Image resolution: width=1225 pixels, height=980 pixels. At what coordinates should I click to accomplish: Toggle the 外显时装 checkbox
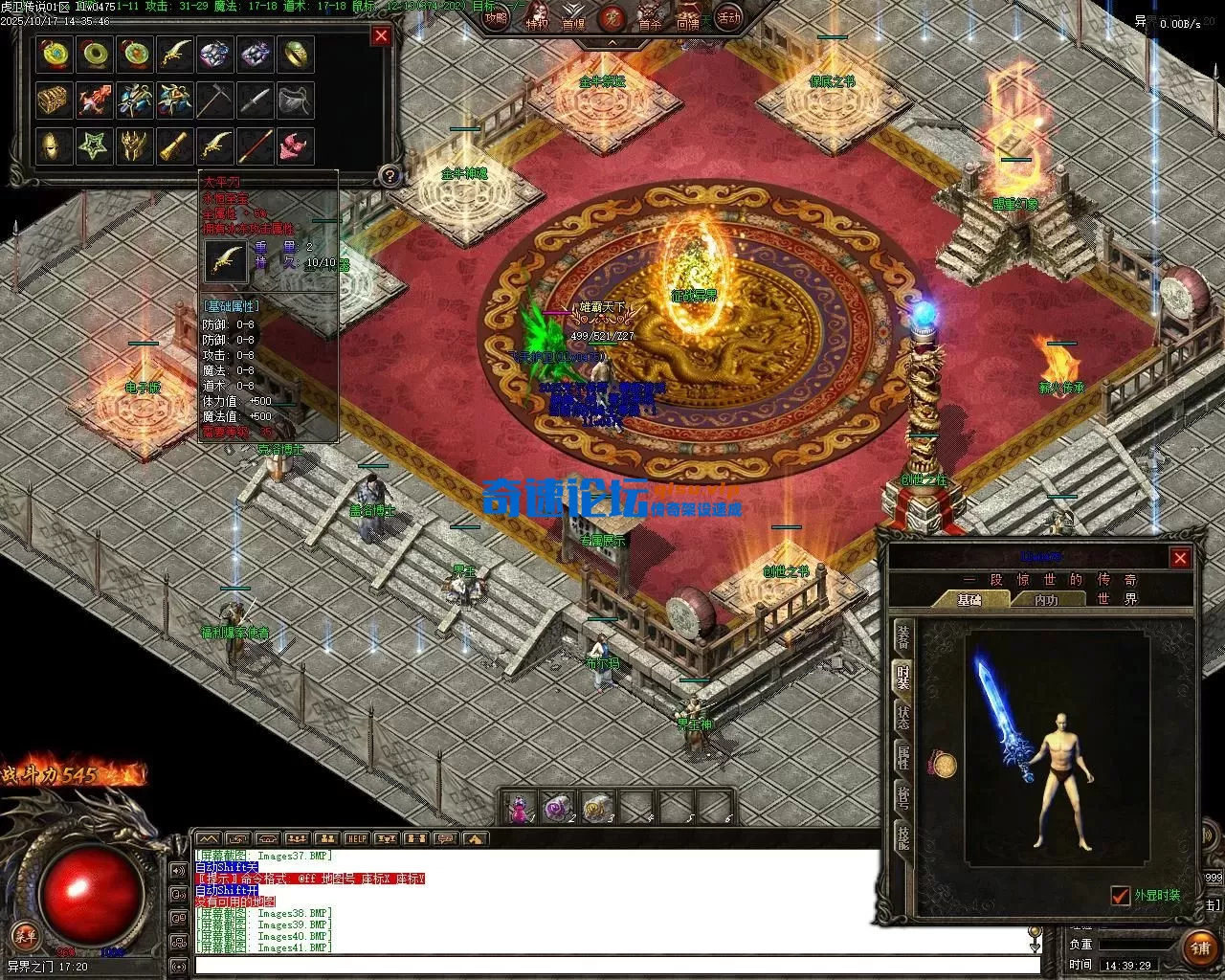[1121, 896]
